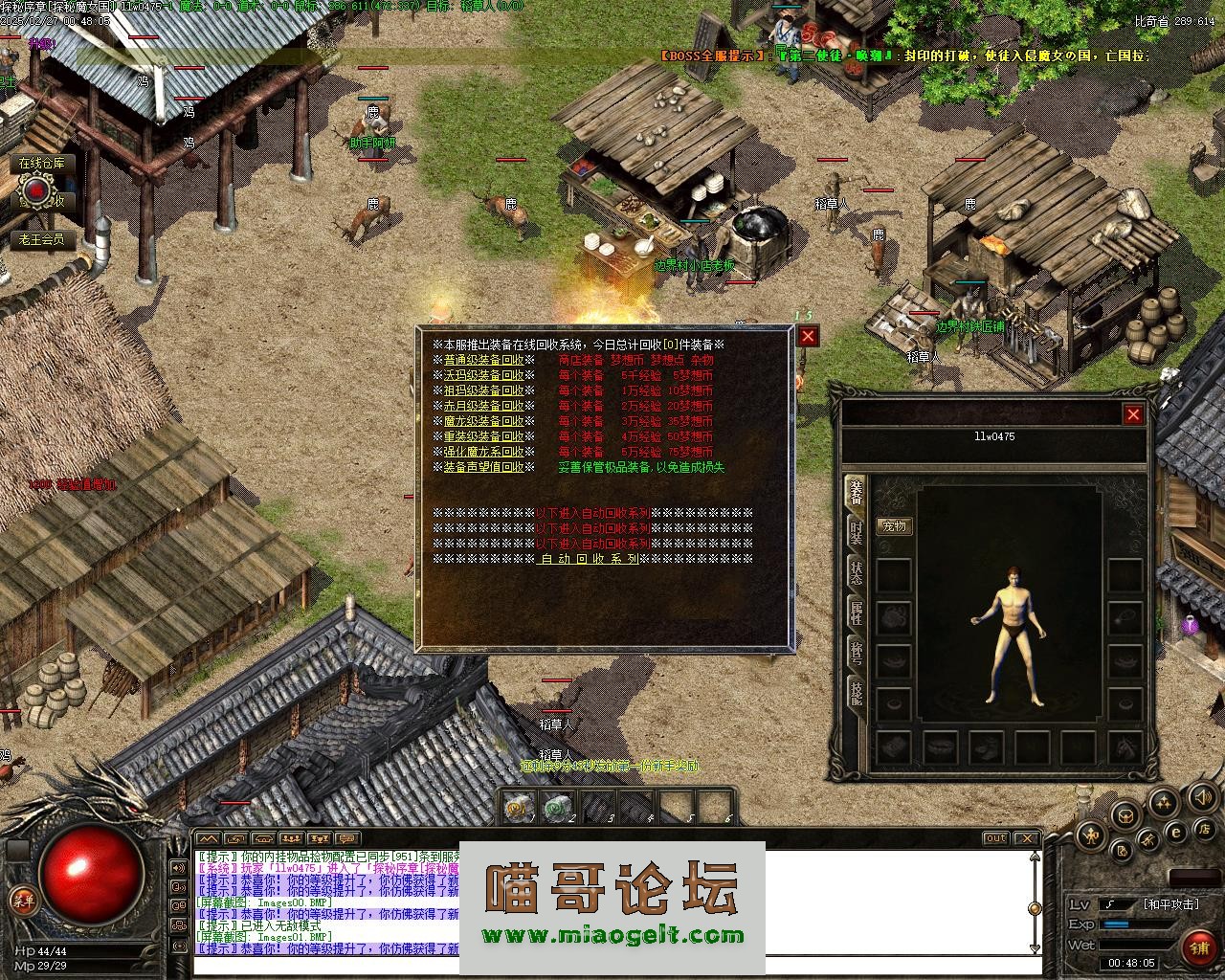Screen dimensions: 1225x980
Task: Choose 沃玛级装备回收 recycling link
Action: click(483, 375)
